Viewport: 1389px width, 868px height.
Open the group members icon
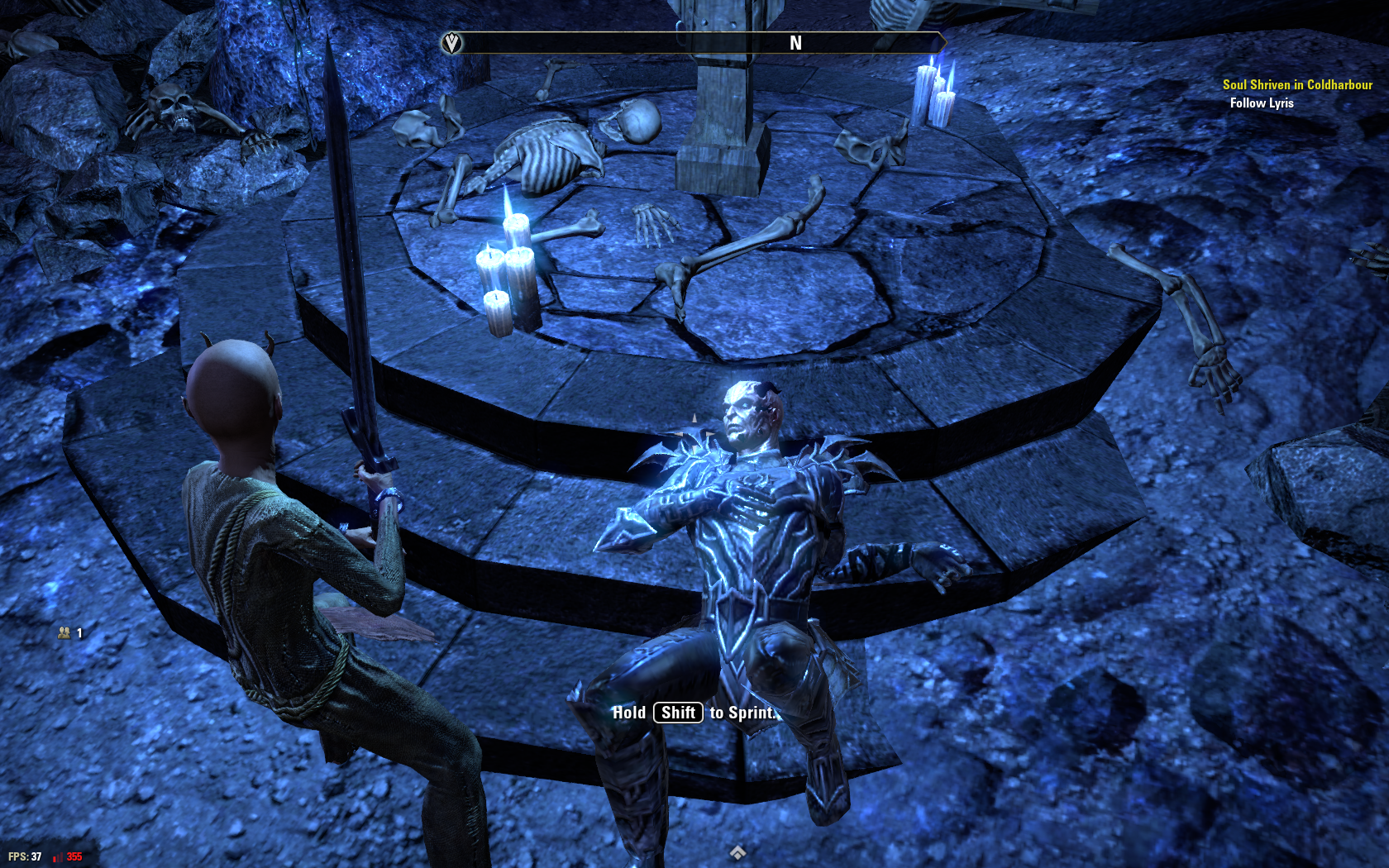click(64, 632)
